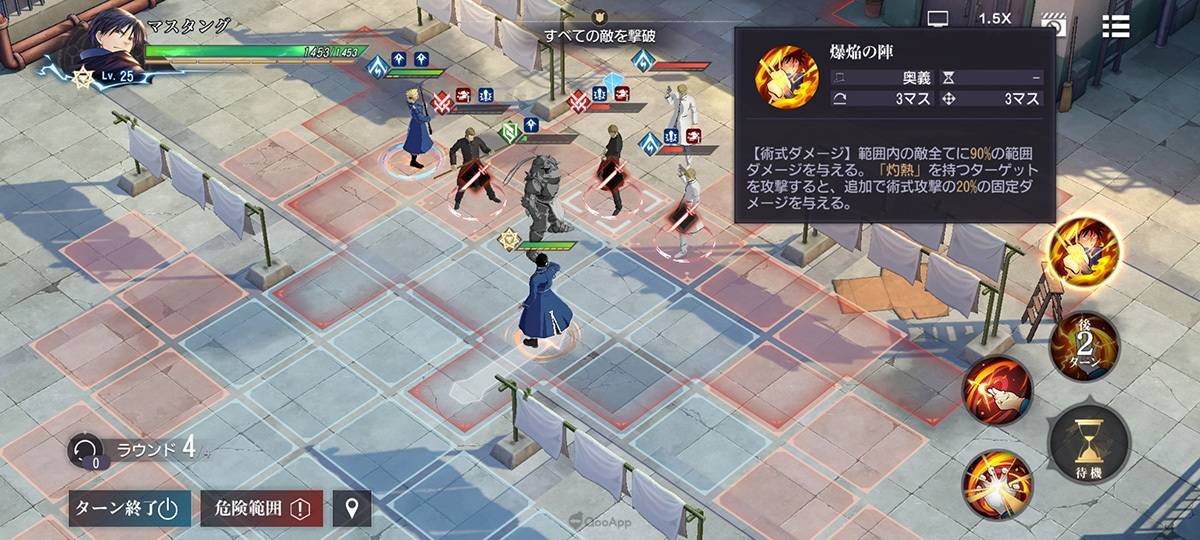This screenshot has width=1200, height=540.
Task: Change the 1.5X battle speed
Action: (x=994, y=19)
